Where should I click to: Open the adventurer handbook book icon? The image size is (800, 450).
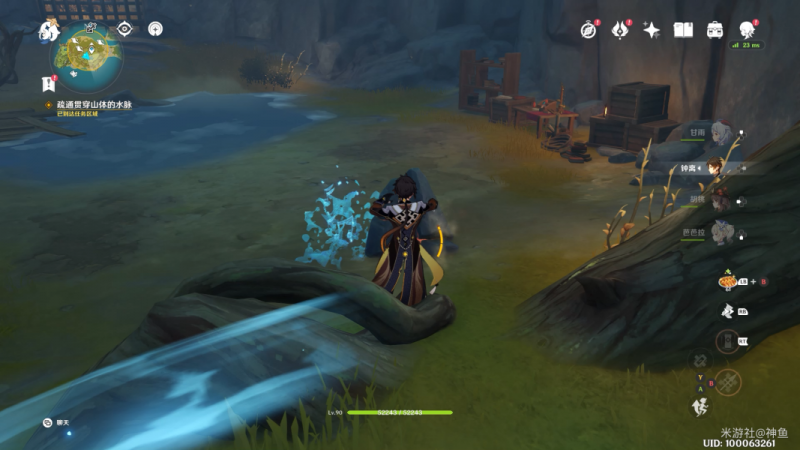683,30
